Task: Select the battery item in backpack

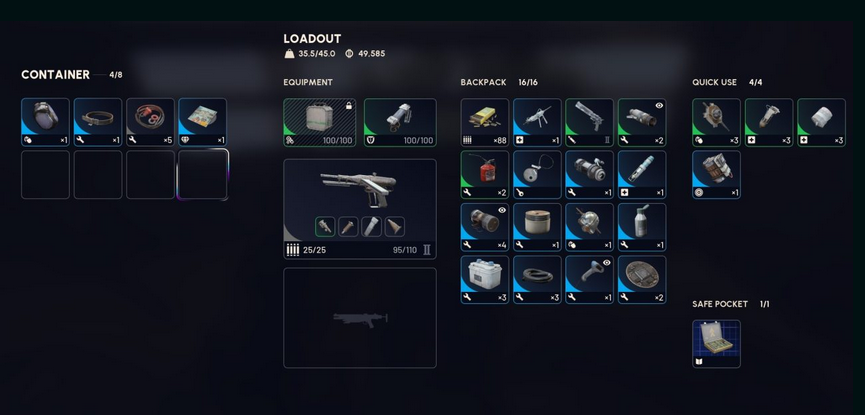Action: (485, 279)
